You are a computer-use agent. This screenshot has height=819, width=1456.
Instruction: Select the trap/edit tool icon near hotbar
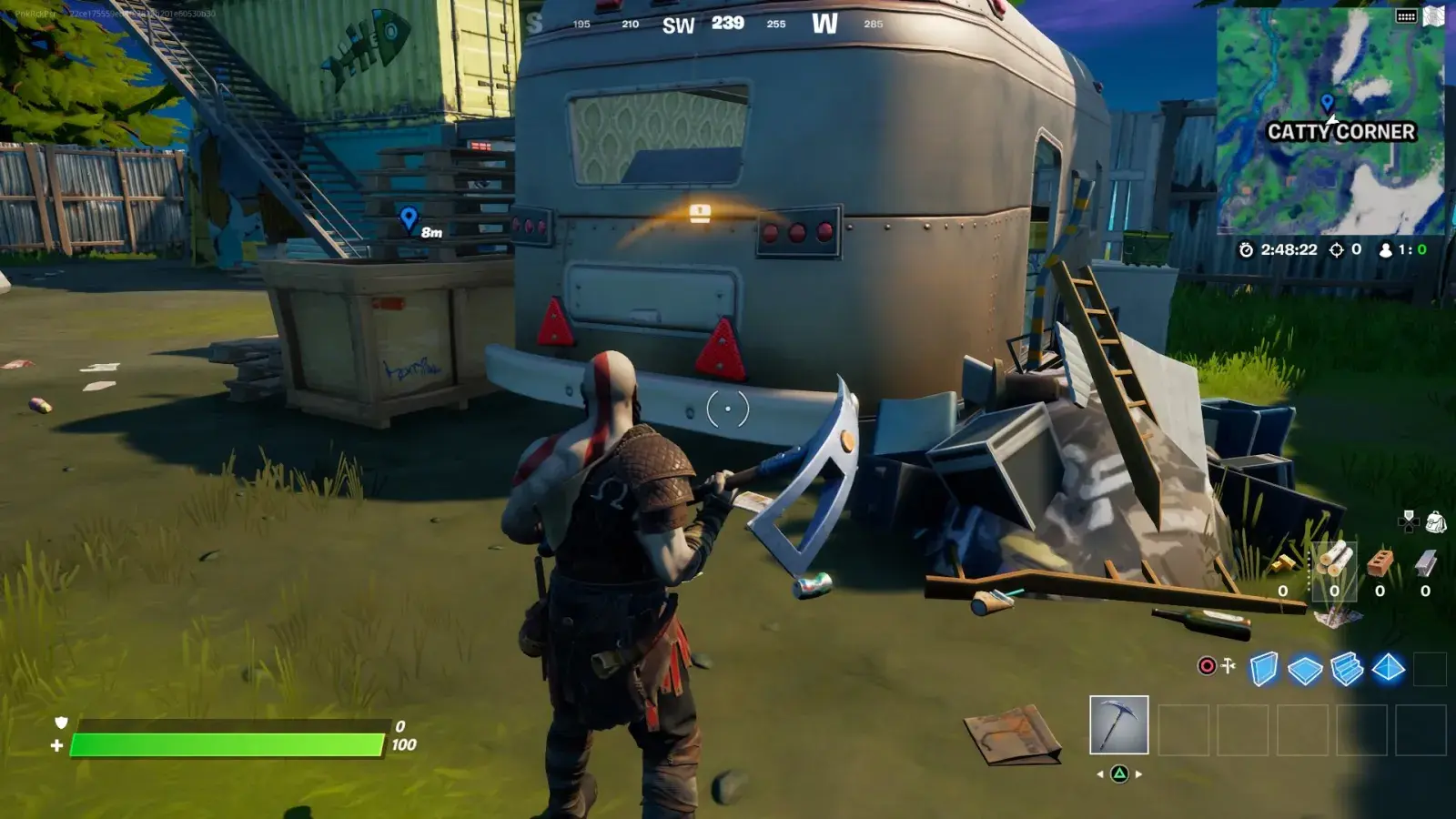[1228, 665]
